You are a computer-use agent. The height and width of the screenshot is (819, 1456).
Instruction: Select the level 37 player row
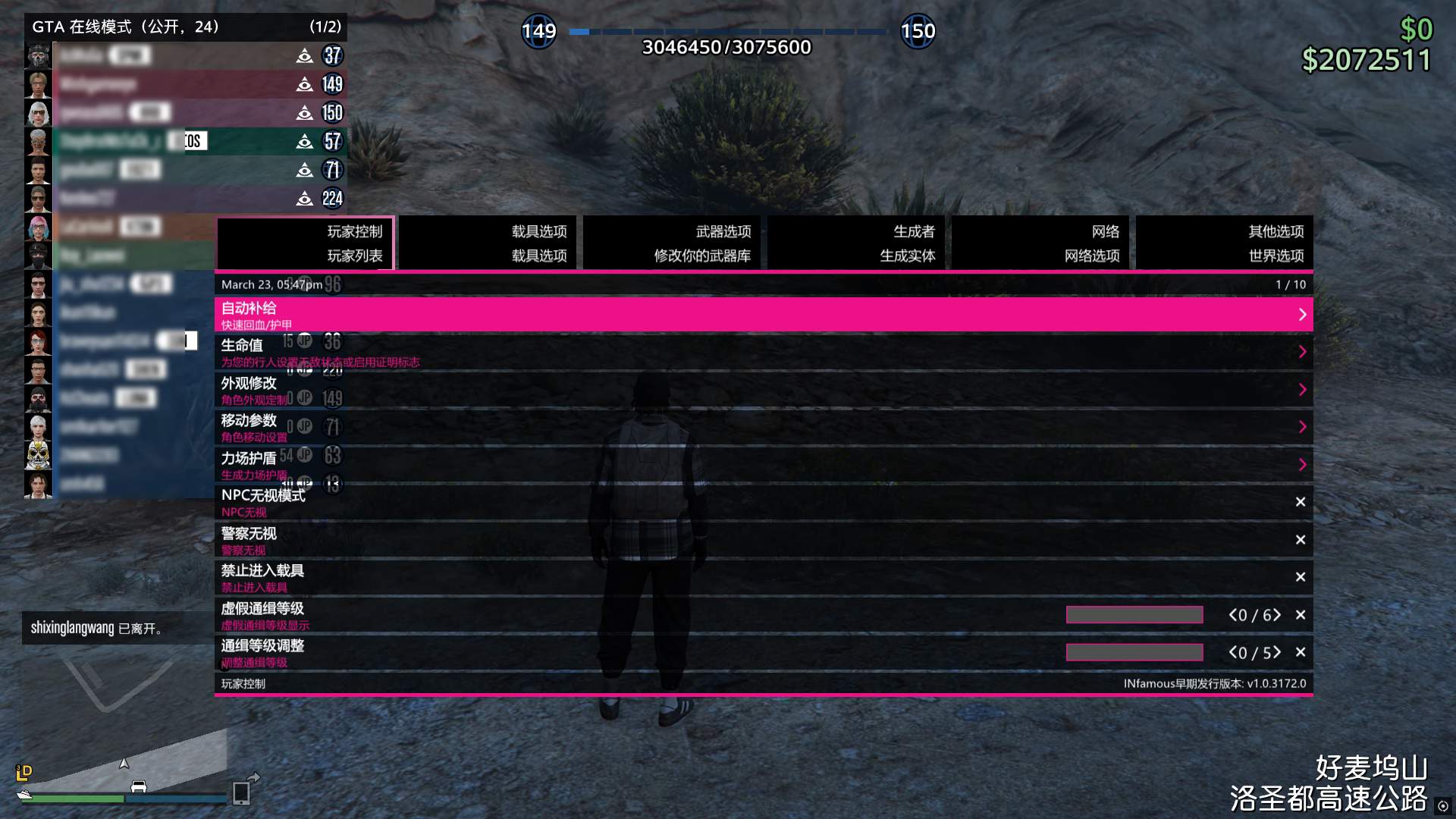click(186, 55)
